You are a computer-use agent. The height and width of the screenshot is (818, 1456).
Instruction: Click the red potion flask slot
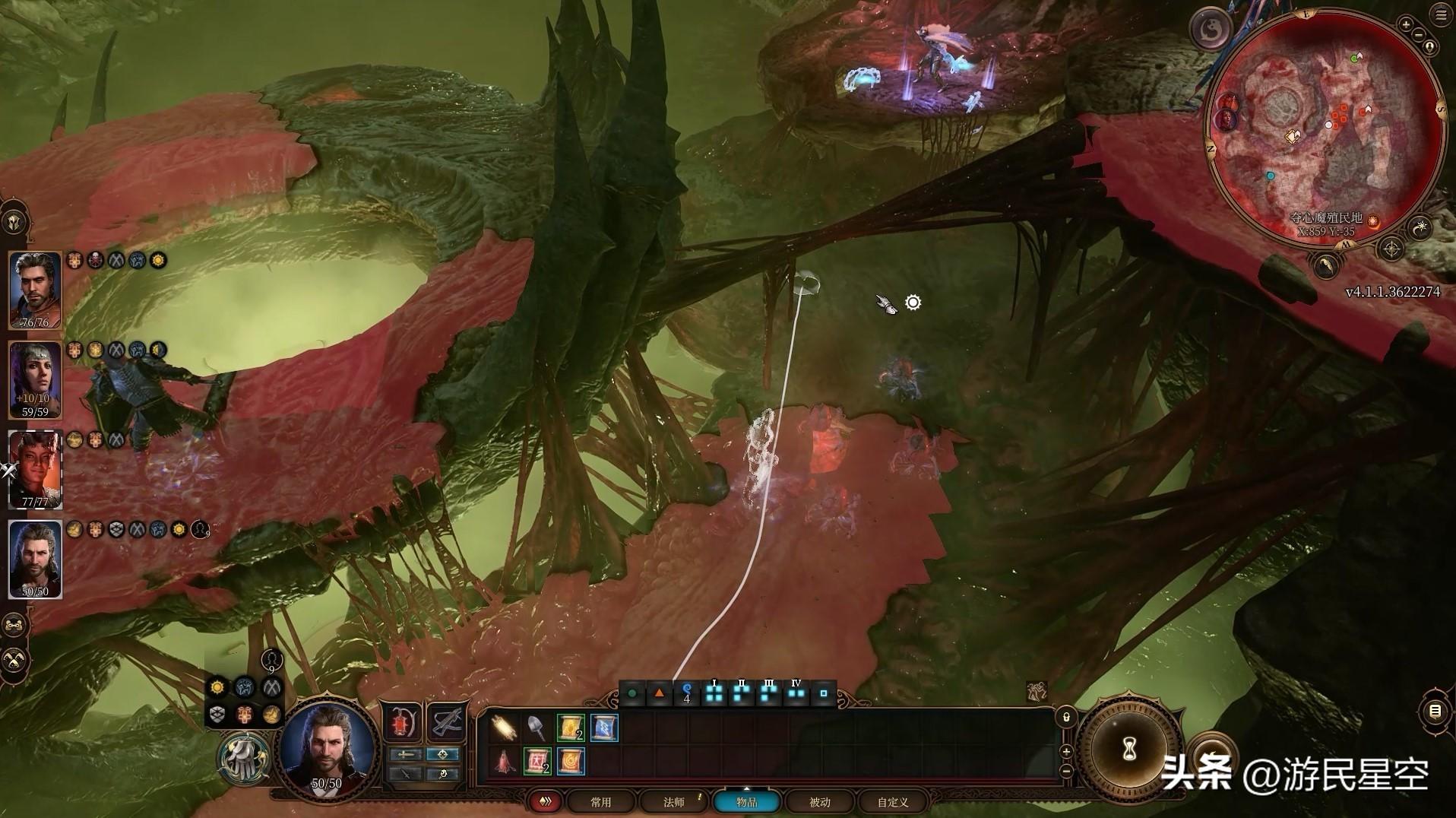[503, 761]
